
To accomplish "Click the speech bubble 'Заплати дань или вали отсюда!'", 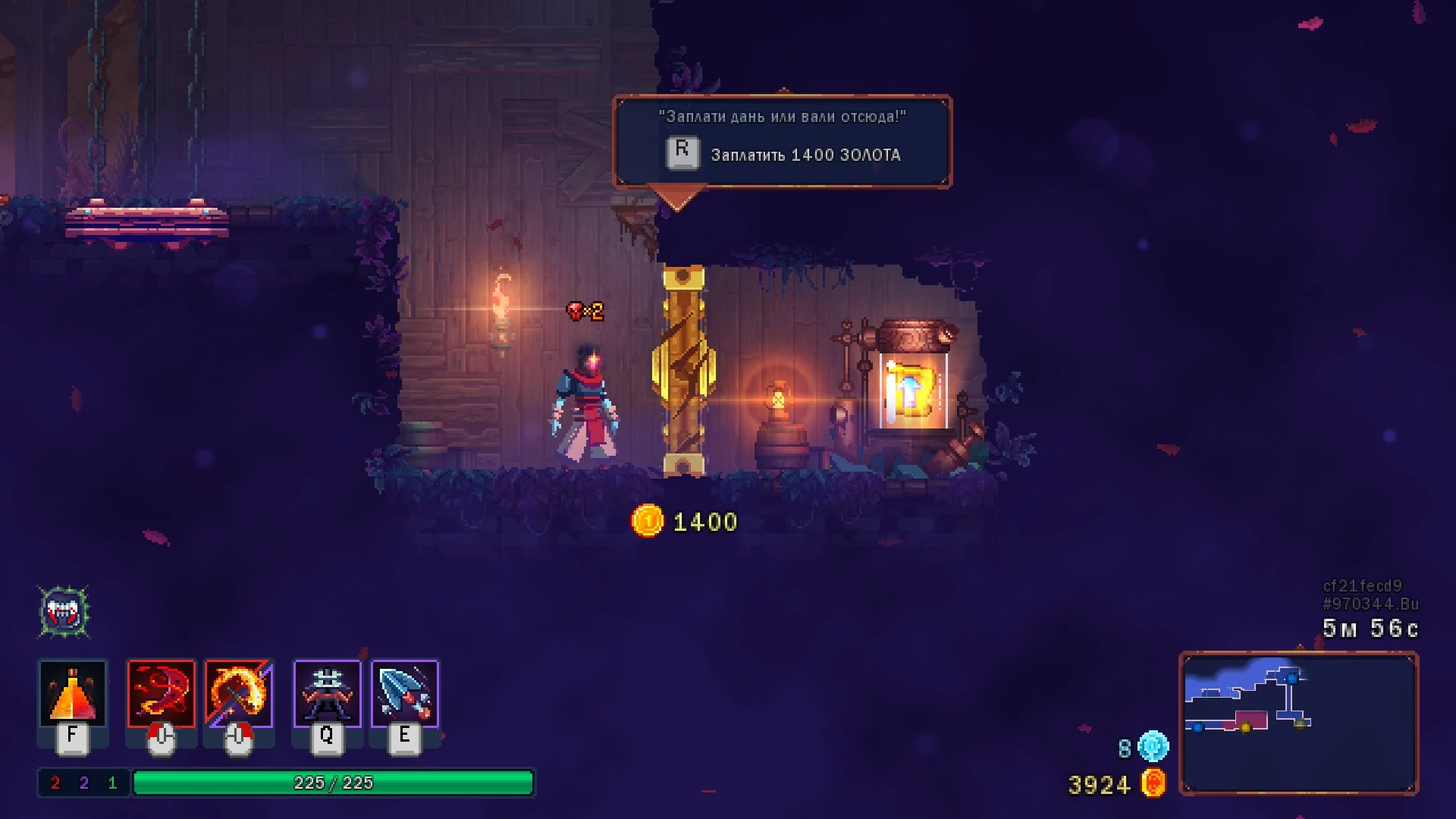I will [781, 118].
